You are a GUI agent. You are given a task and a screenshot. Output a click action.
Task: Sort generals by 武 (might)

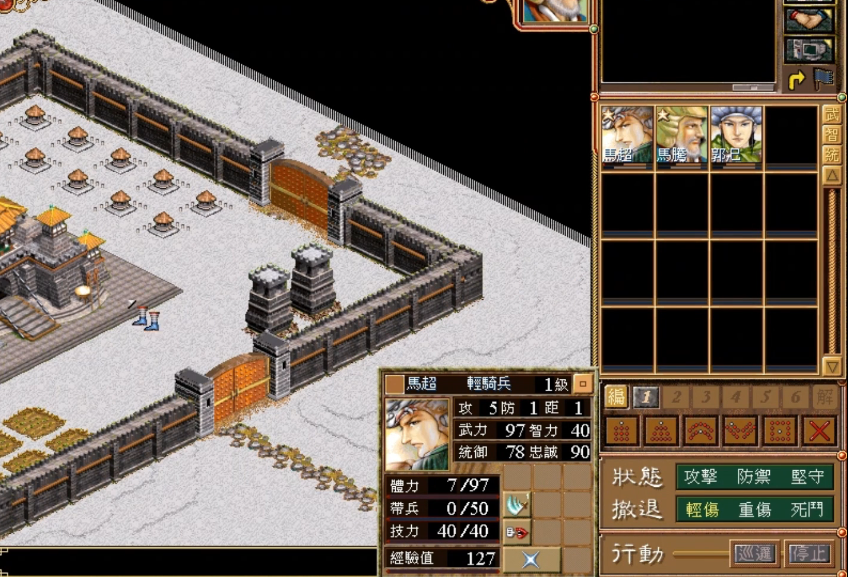831,115
